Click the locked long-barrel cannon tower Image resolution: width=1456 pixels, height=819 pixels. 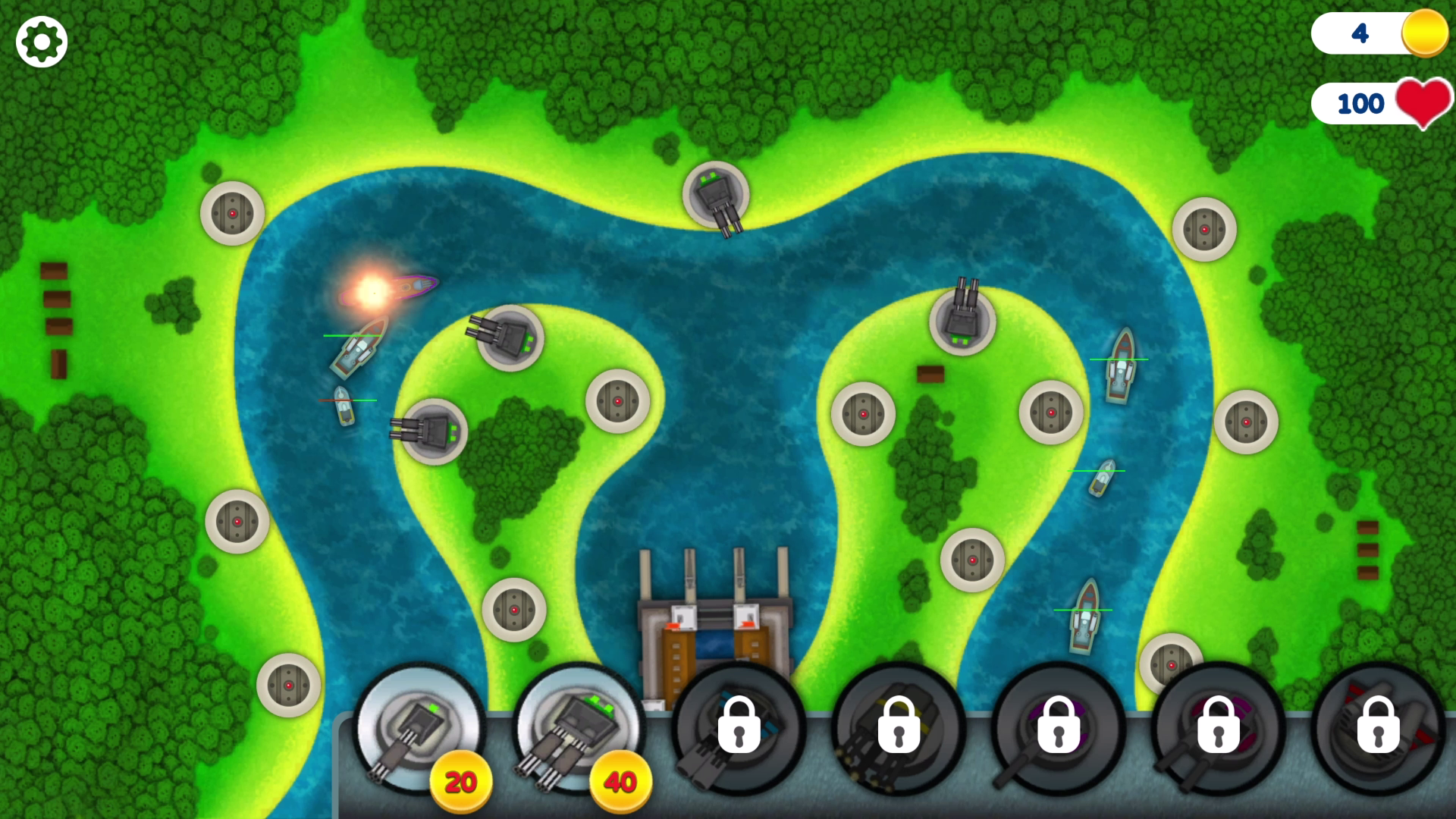[x=1058, y=728]
